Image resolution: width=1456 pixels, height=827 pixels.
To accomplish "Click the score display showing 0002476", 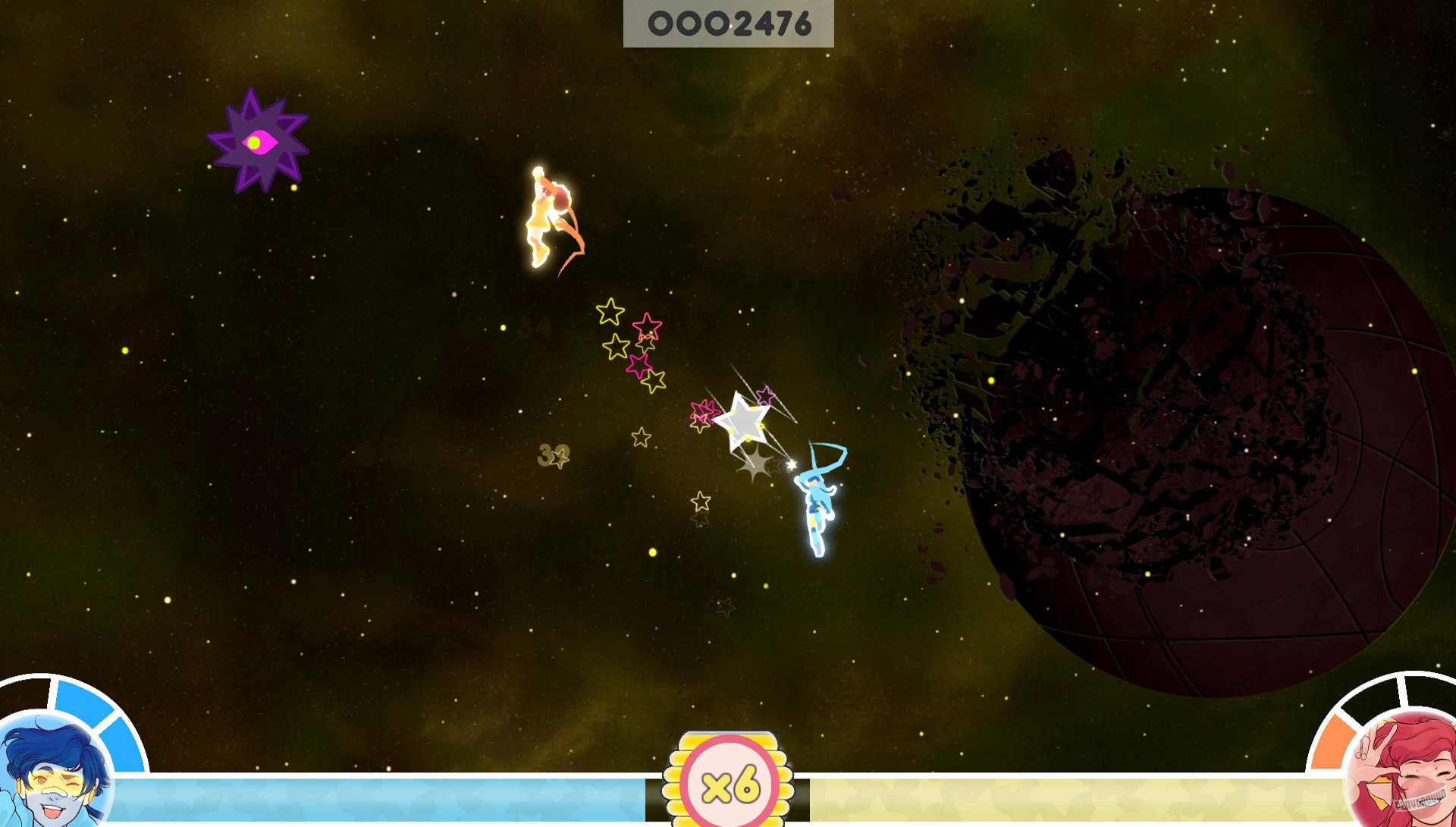I will 730,23.
